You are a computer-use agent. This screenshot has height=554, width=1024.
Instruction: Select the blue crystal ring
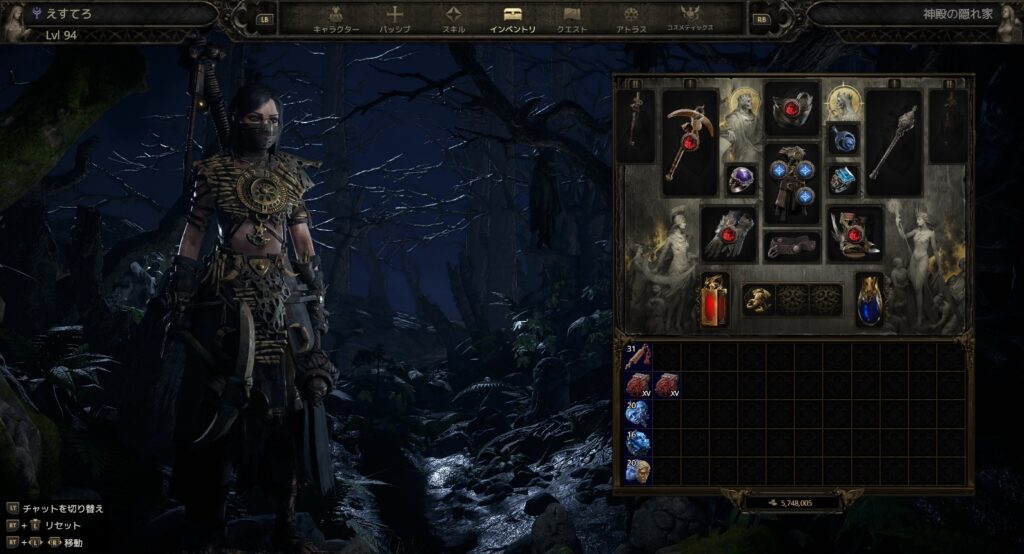(843, 180)
